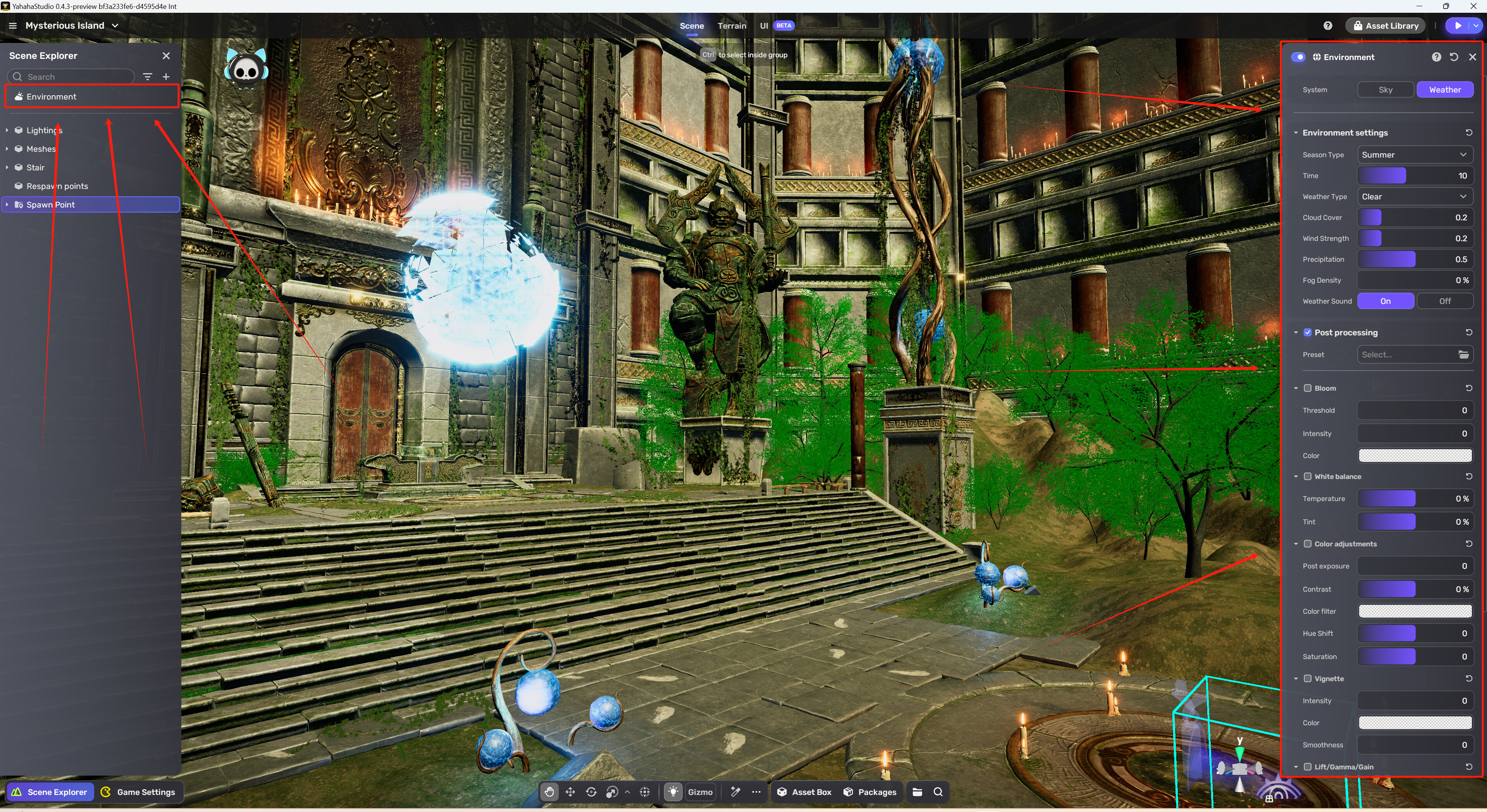Open Game Settings
The width and height of the screenshot is (1487, 812).
click(x=139, y=792)
